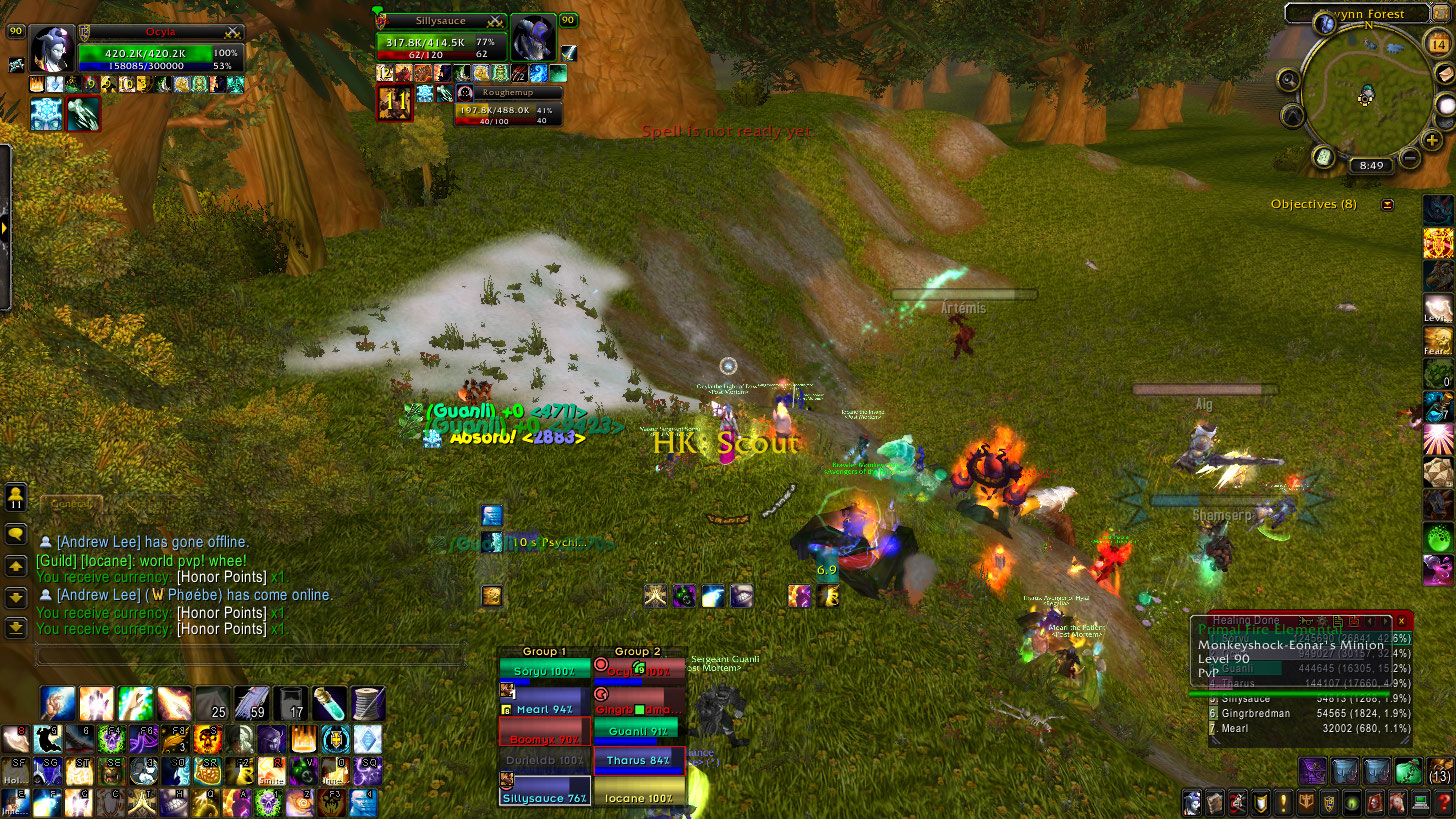Open the calendar button showing 14
The width and height of the screenshot is (1456, 819).
(x=1437, y=41)
